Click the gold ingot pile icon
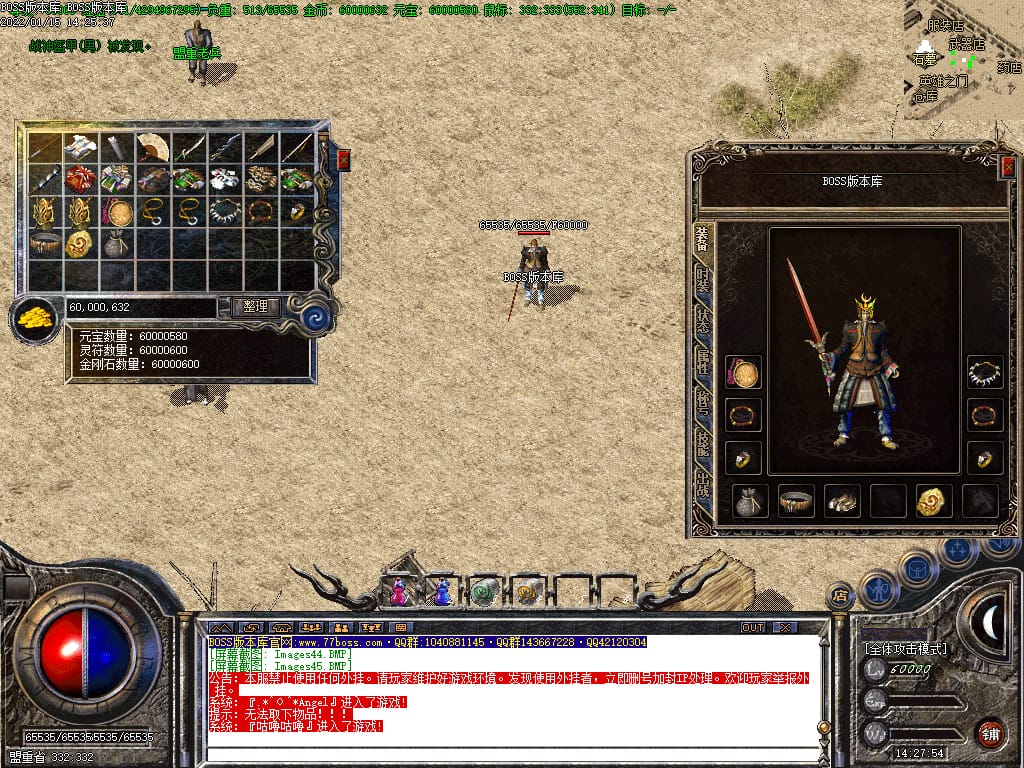Viewport: 1024px width, 768px height. tap(35, 320)
